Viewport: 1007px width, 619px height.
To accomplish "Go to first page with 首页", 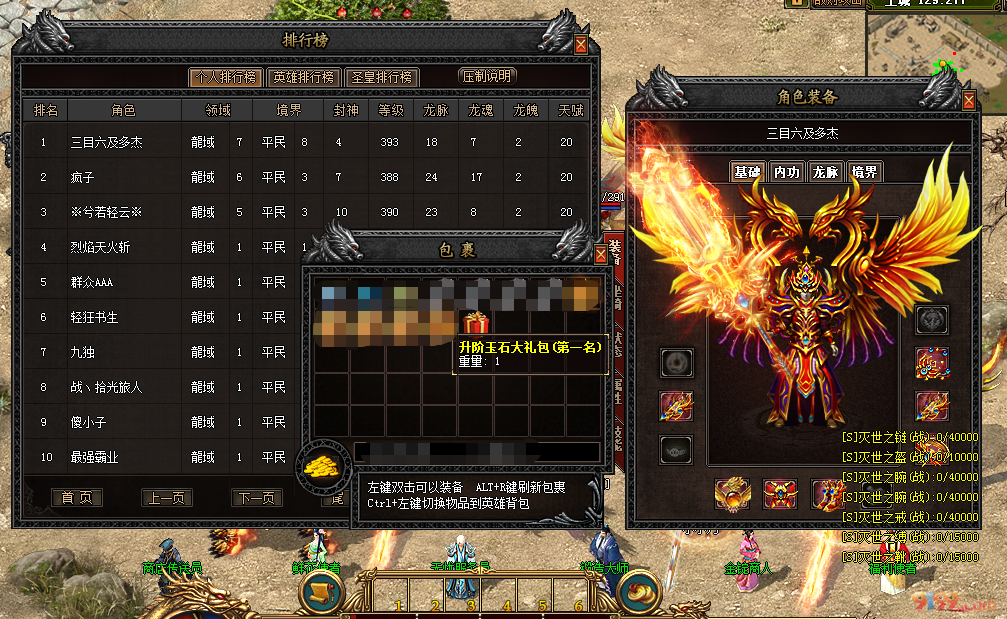I will tap(77, 497).
